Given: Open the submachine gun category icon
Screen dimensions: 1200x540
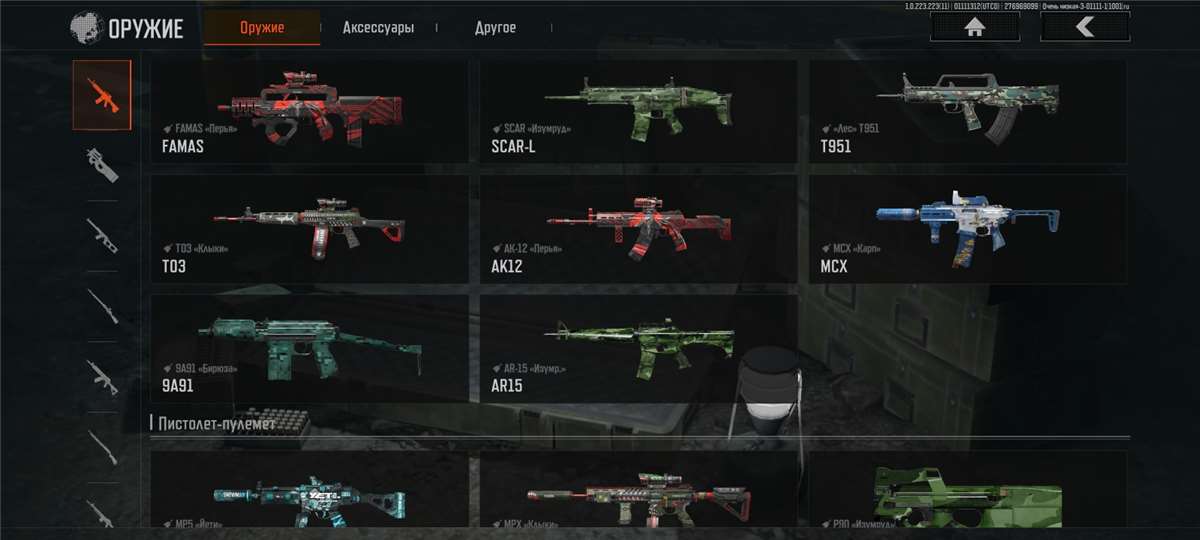Looking at the screenshot, I should point(101,165).
